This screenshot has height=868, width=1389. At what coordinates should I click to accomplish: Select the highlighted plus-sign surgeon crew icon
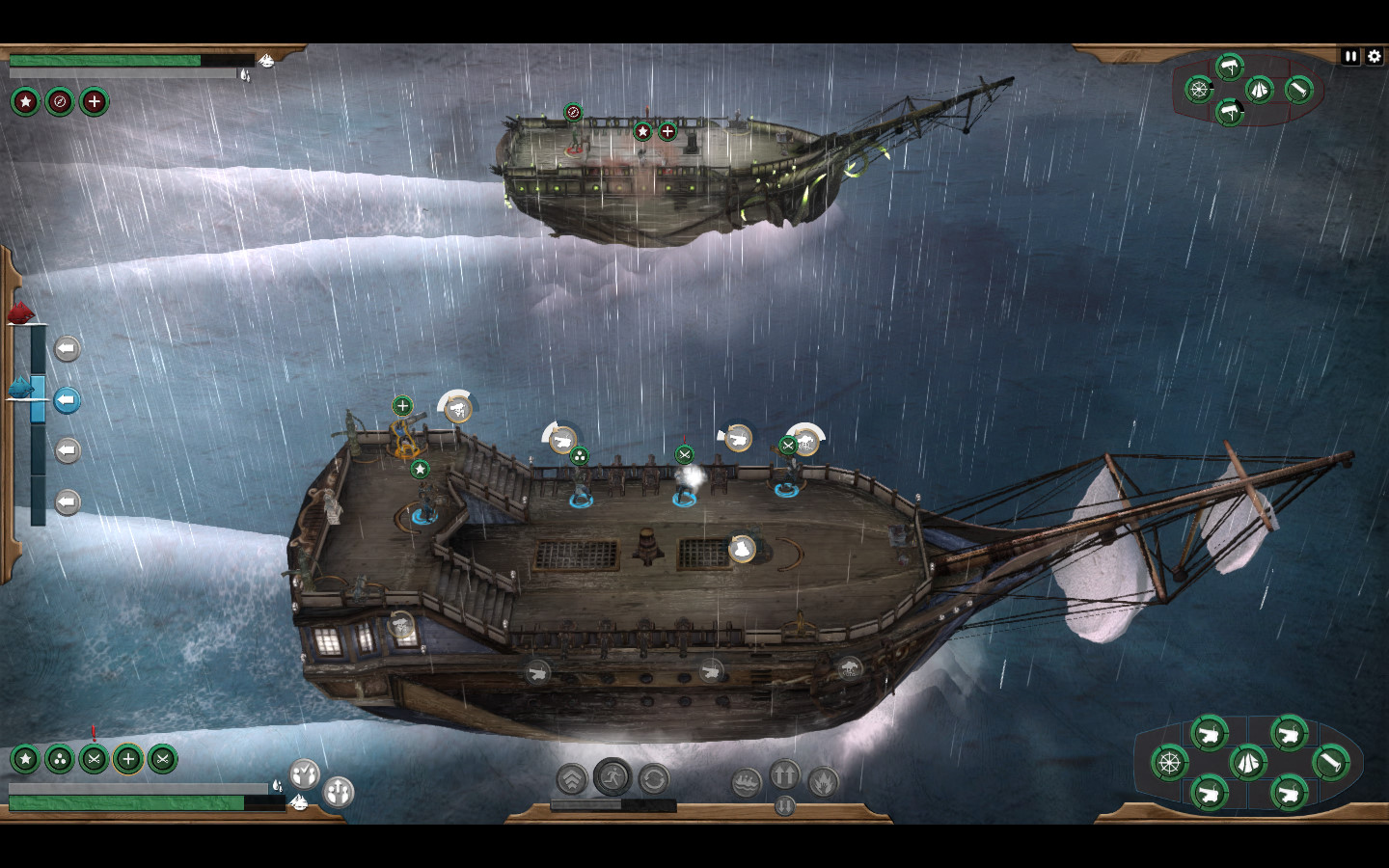click(x=127, y=759)
